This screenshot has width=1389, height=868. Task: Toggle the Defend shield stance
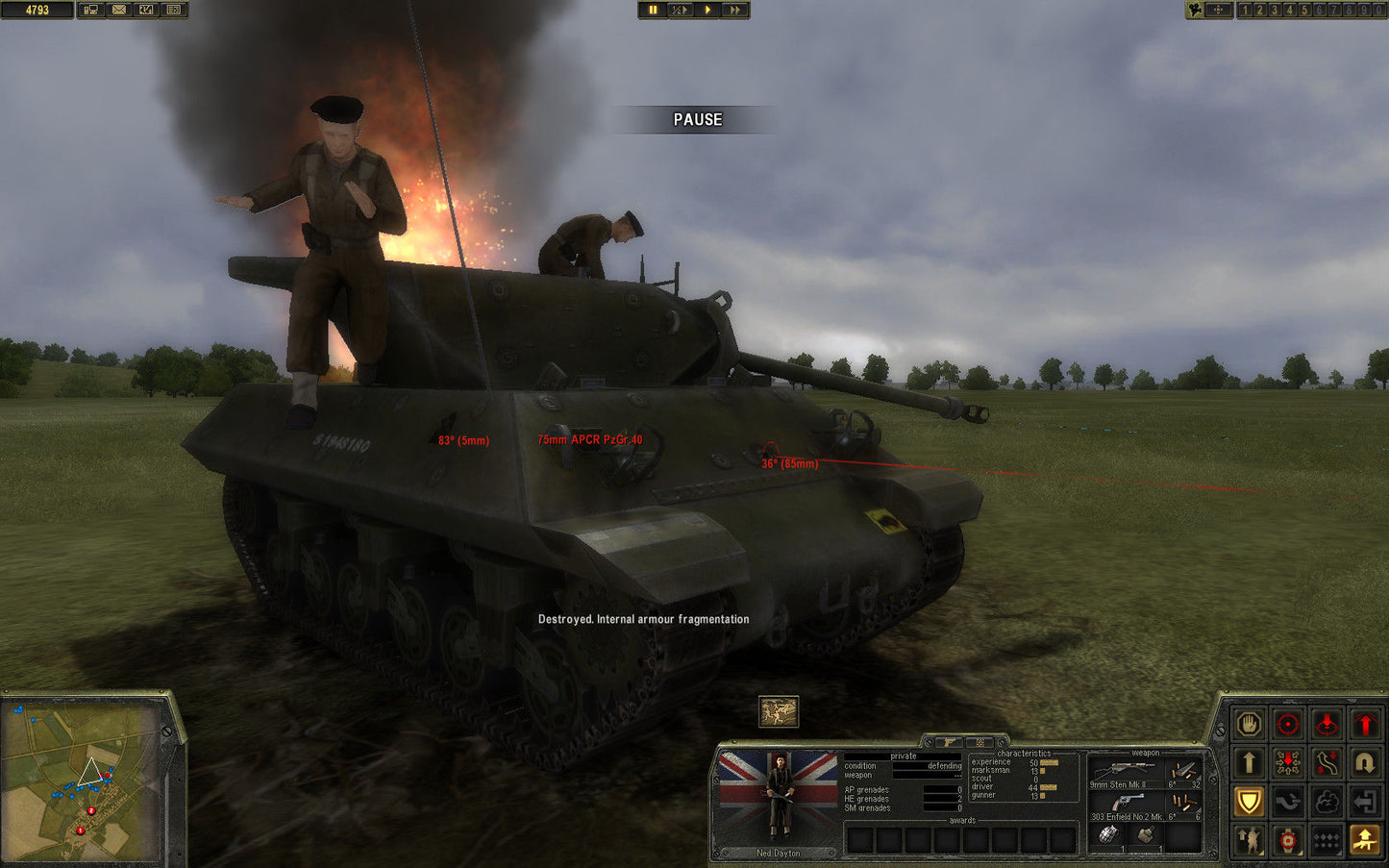pyautogui.click(x=1249, y=802)
